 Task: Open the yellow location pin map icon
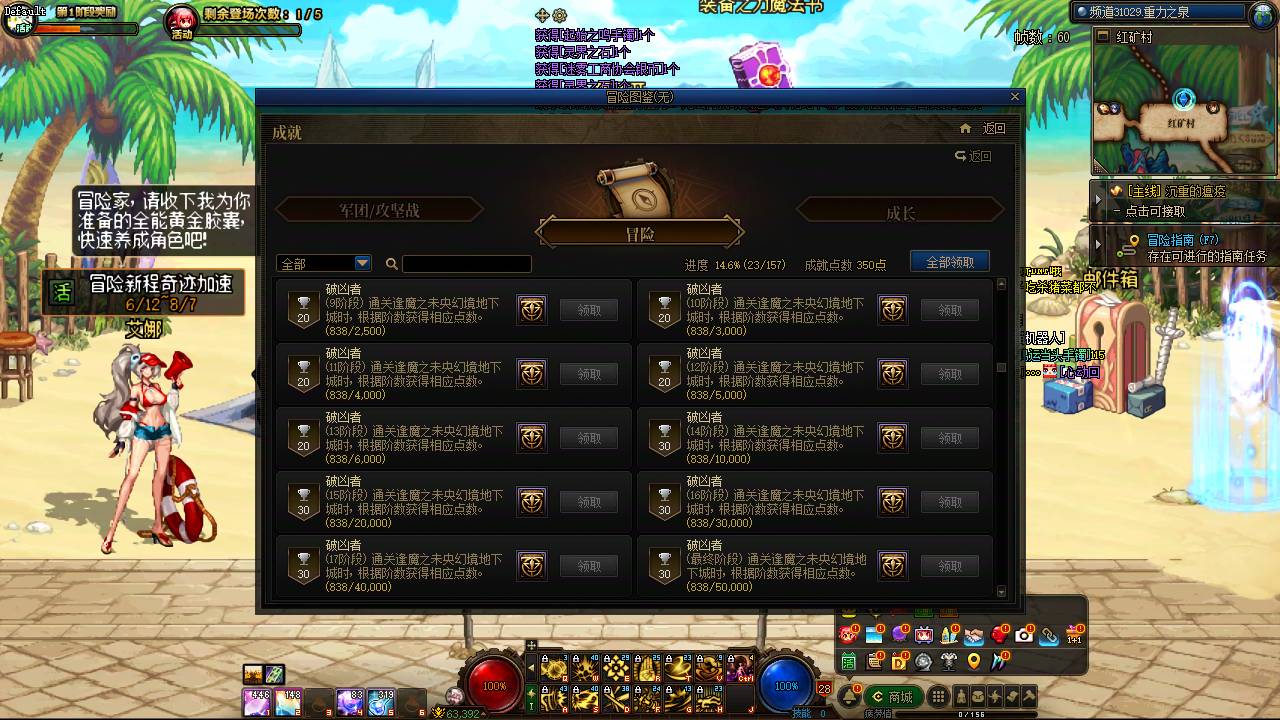(x=975, y=662)
